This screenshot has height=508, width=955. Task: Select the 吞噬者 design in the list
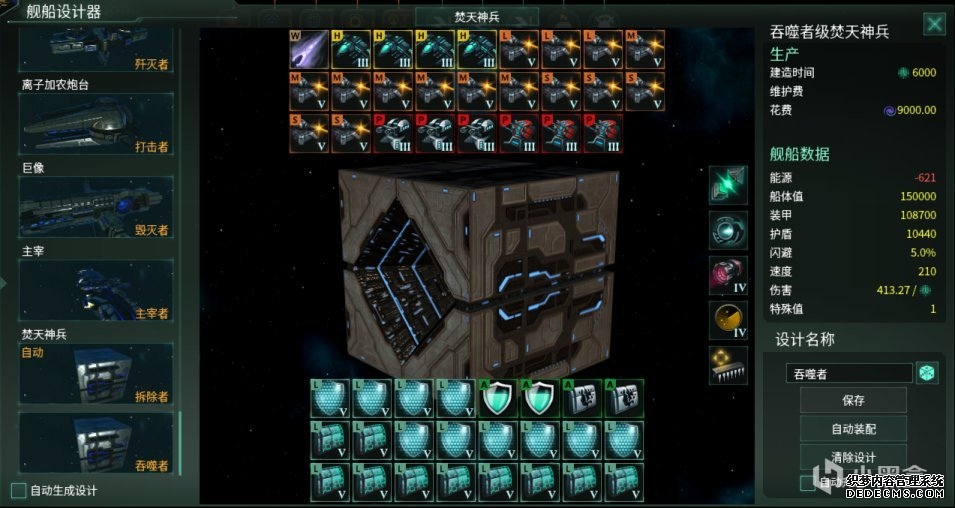click(x=96, y=443)
